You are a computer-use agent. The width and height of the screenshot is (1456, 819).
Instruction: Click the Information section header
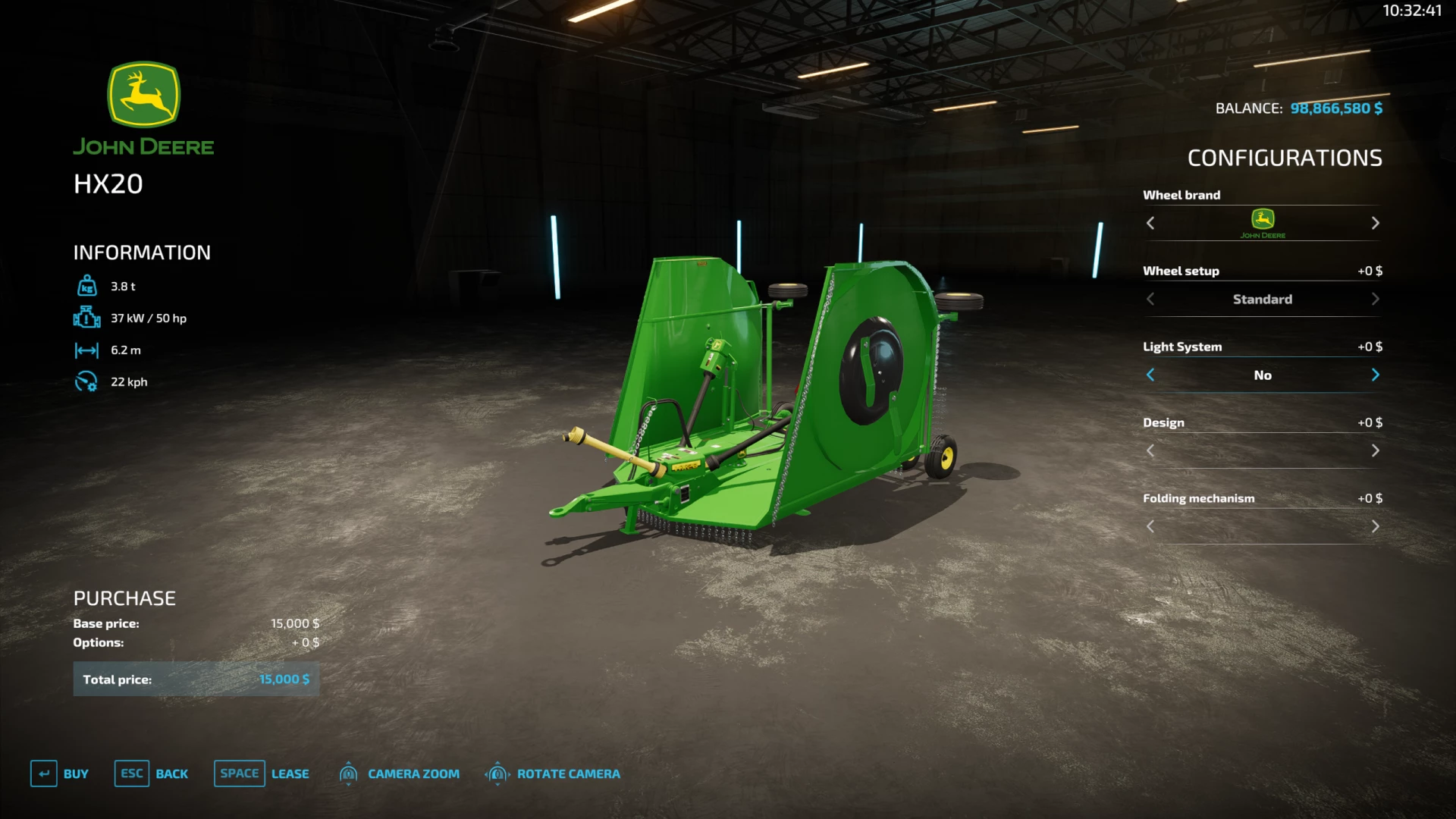click(x=141, y=253)
